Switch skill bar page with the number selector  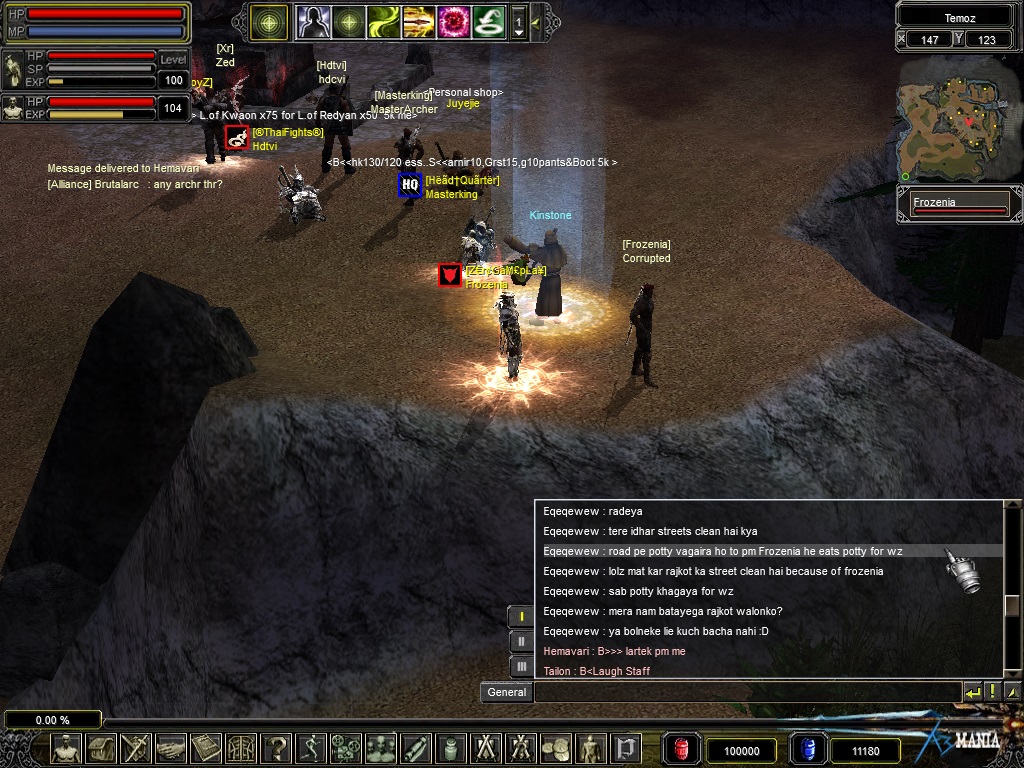click(519, 21)
